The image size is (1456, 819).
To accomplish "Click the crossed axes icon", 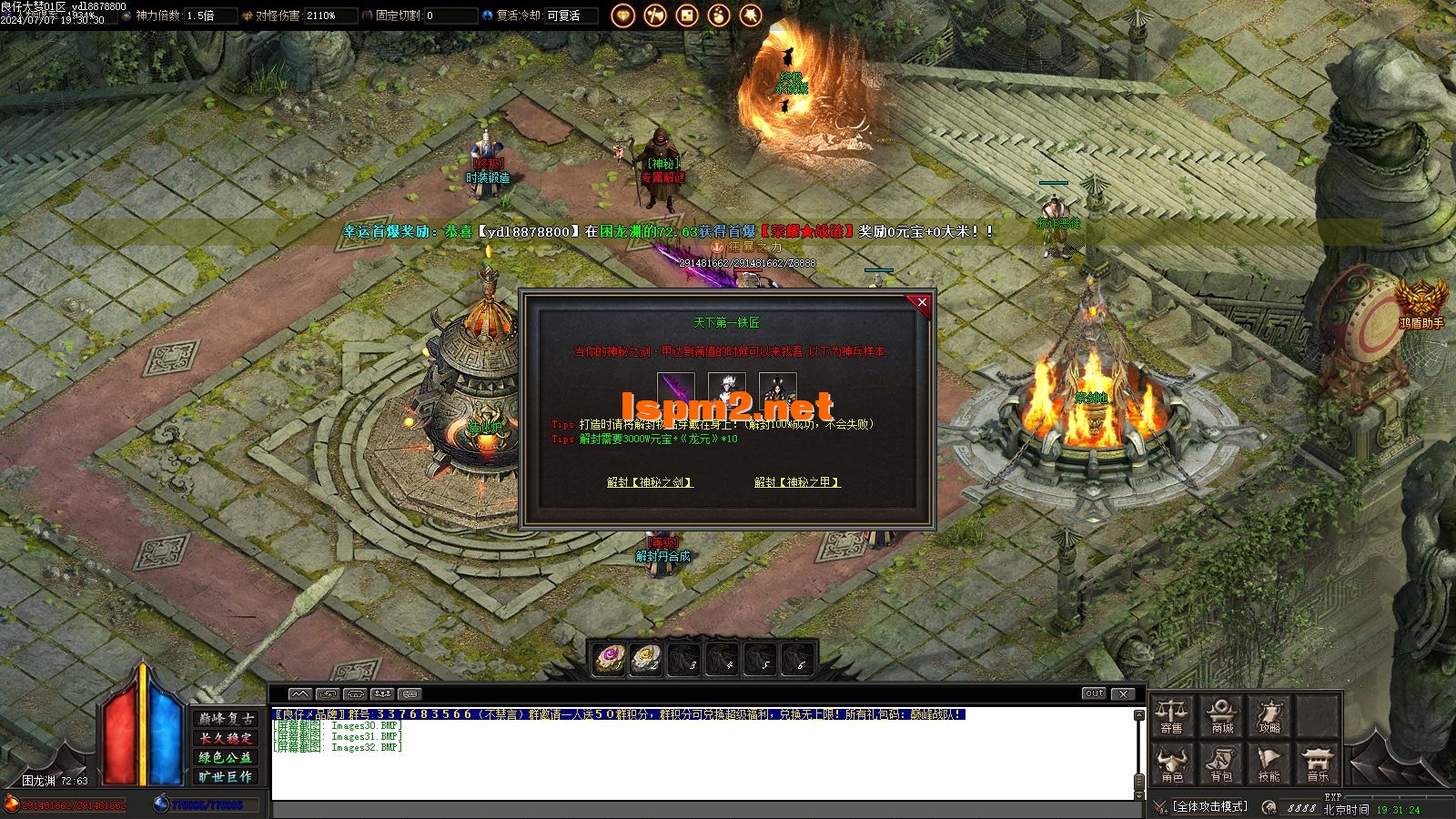I will coord(655,15).
